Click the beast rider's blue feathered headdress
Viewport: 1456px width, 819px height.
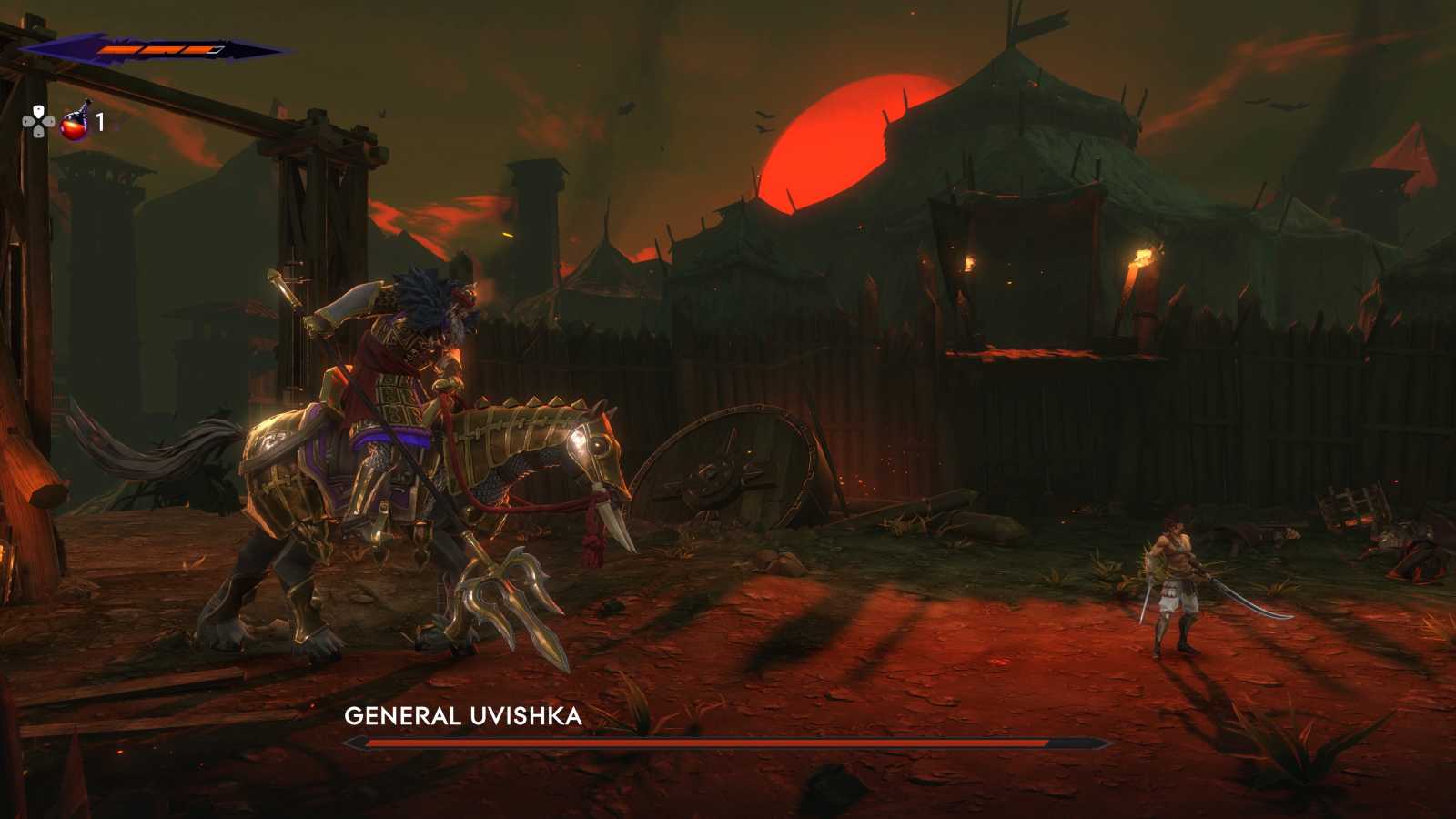(420, 291)
